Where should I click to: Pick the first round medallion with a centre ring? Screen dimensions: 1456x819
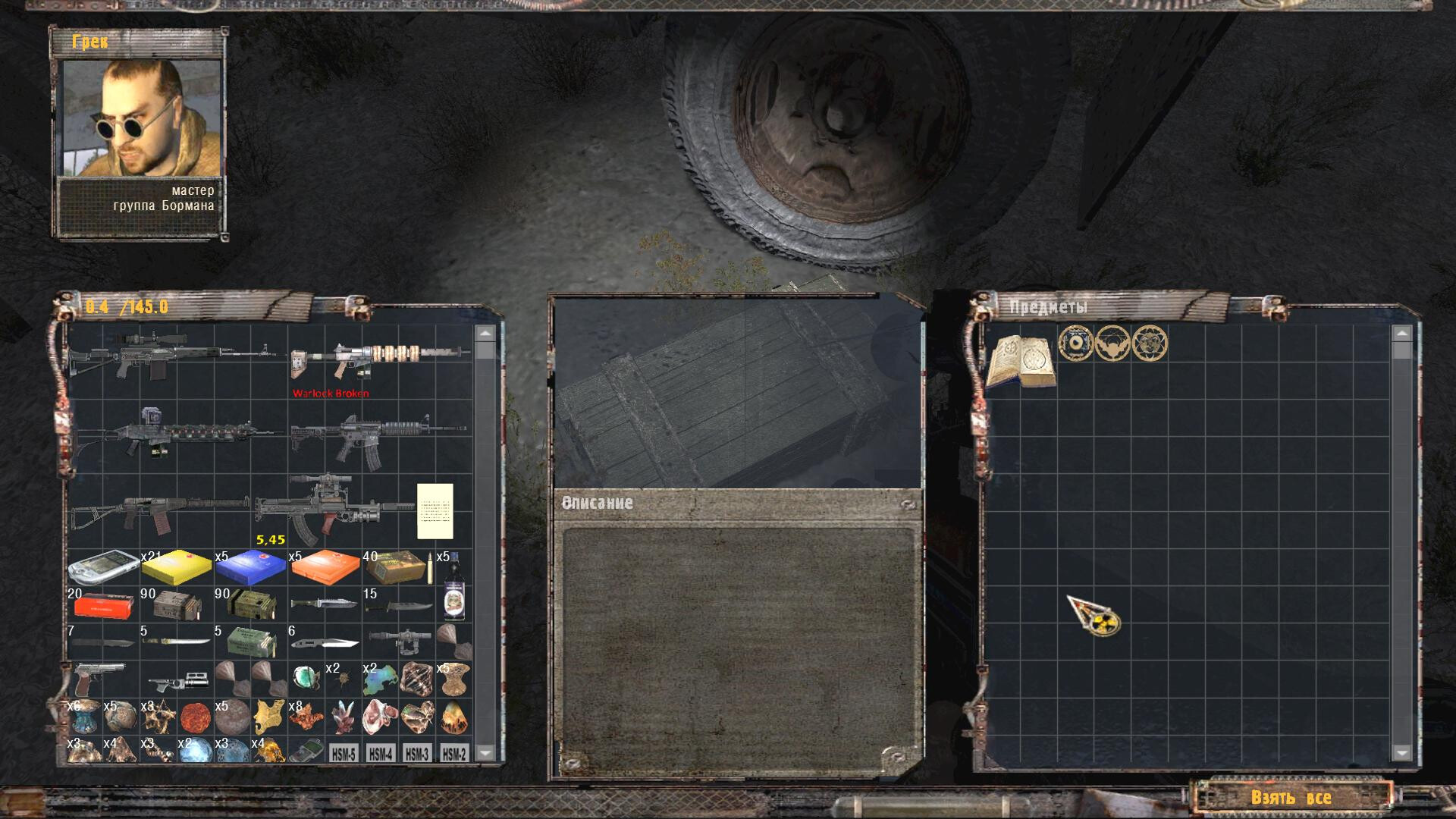tap(1075, 343)
